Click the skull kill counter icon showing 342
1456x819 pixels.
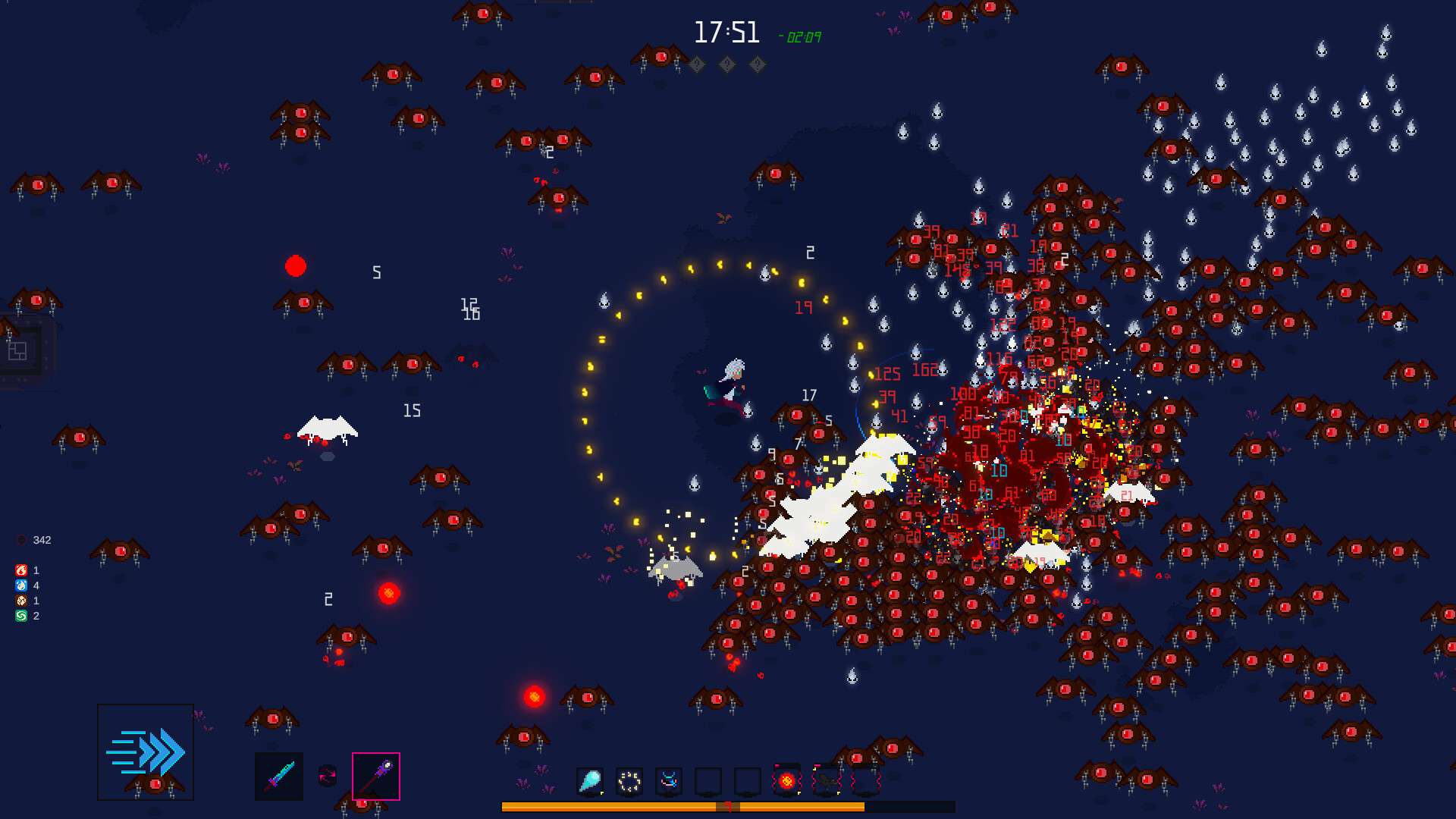[x=20, y=540]
